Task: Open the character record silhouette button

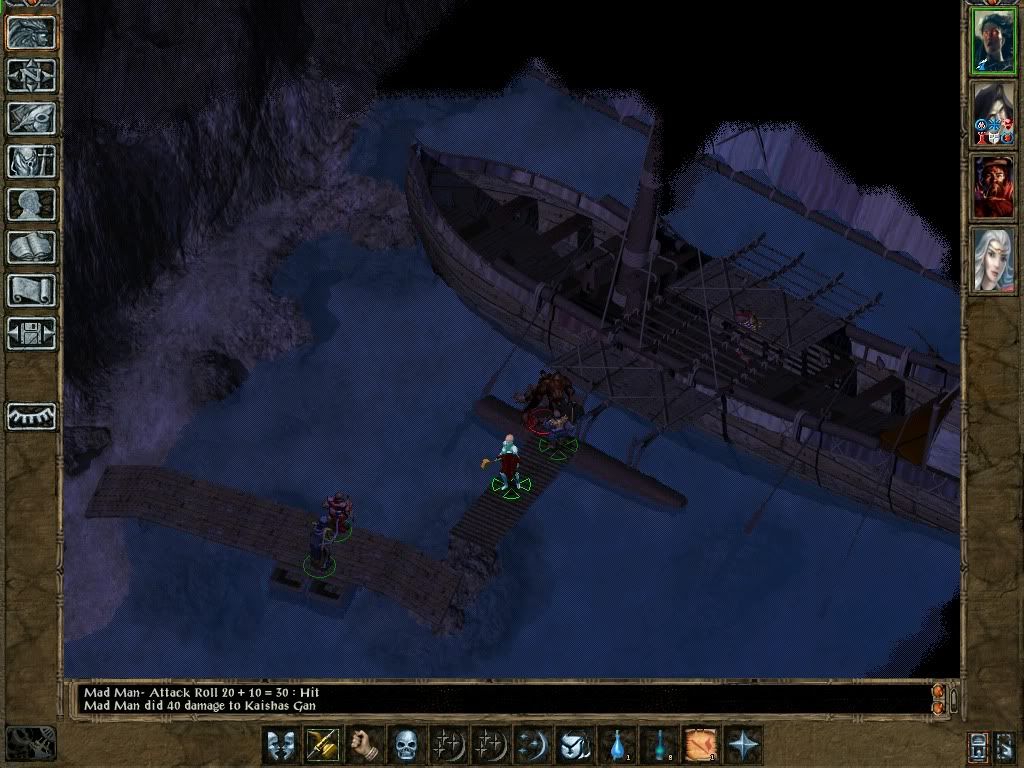Action: coord(31,204)
